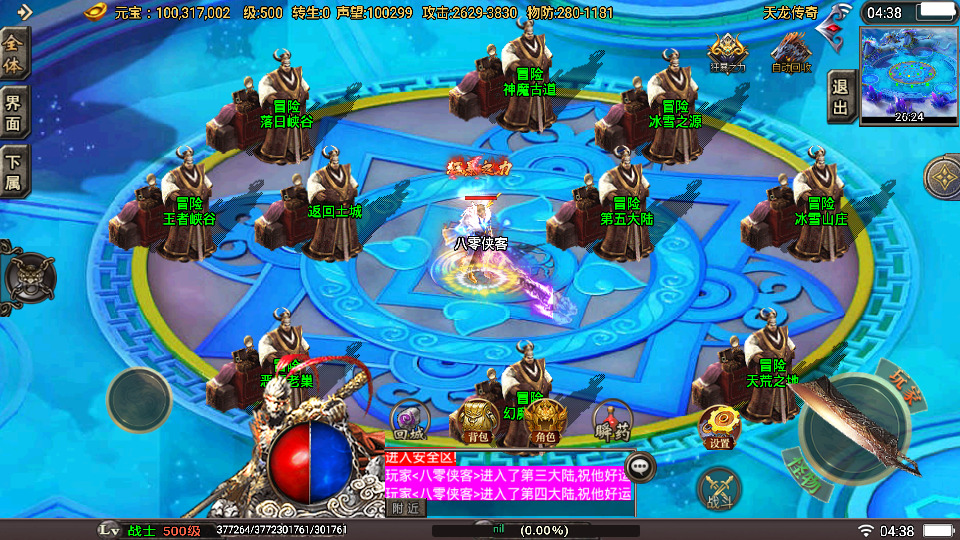Use the 回城 return-to-town button
Image resolution: width=960 pixels, height=540 pixels.
coord(409,421)
